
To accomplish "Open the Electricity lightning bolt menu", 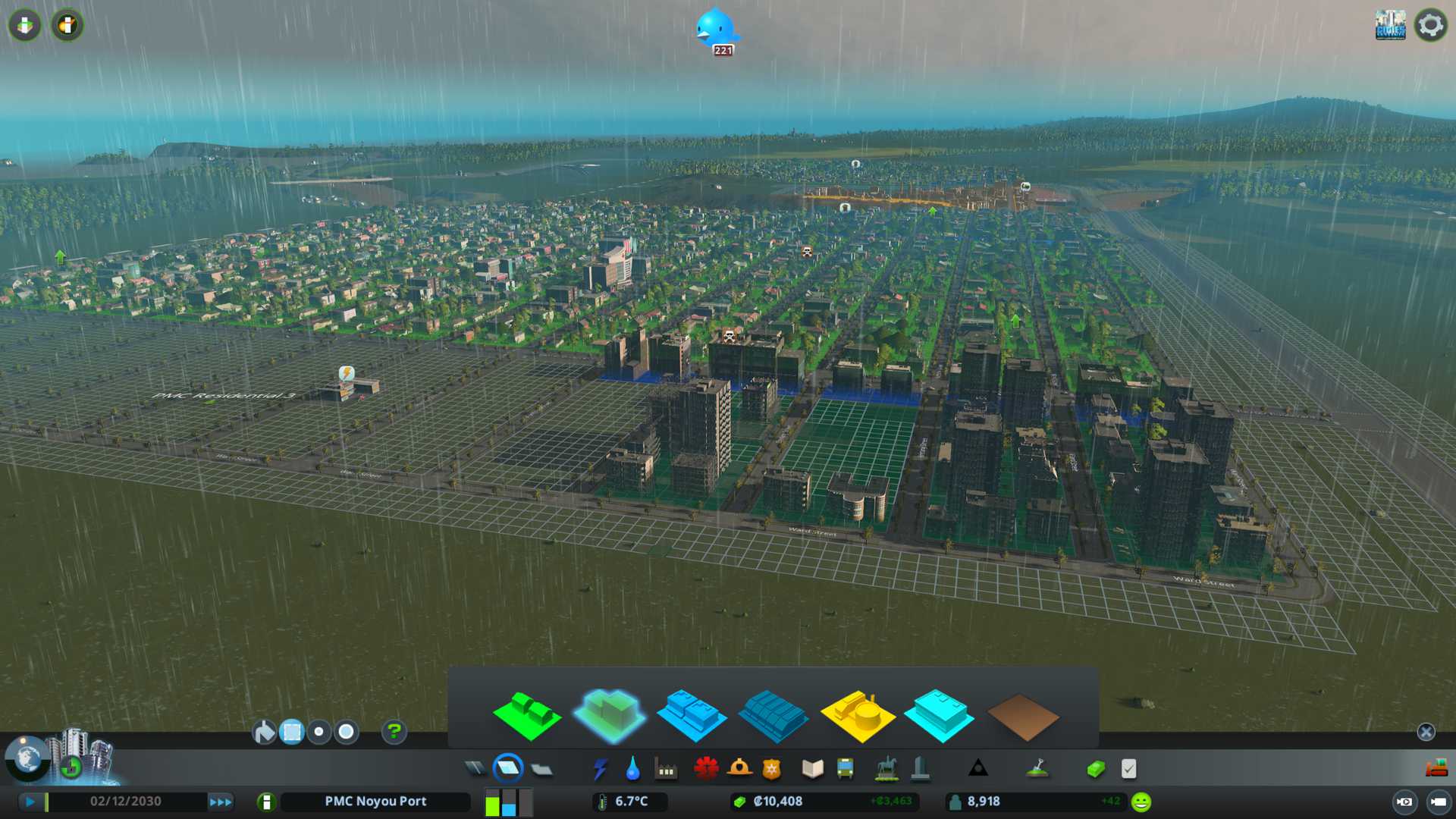I will pos(600,769).
